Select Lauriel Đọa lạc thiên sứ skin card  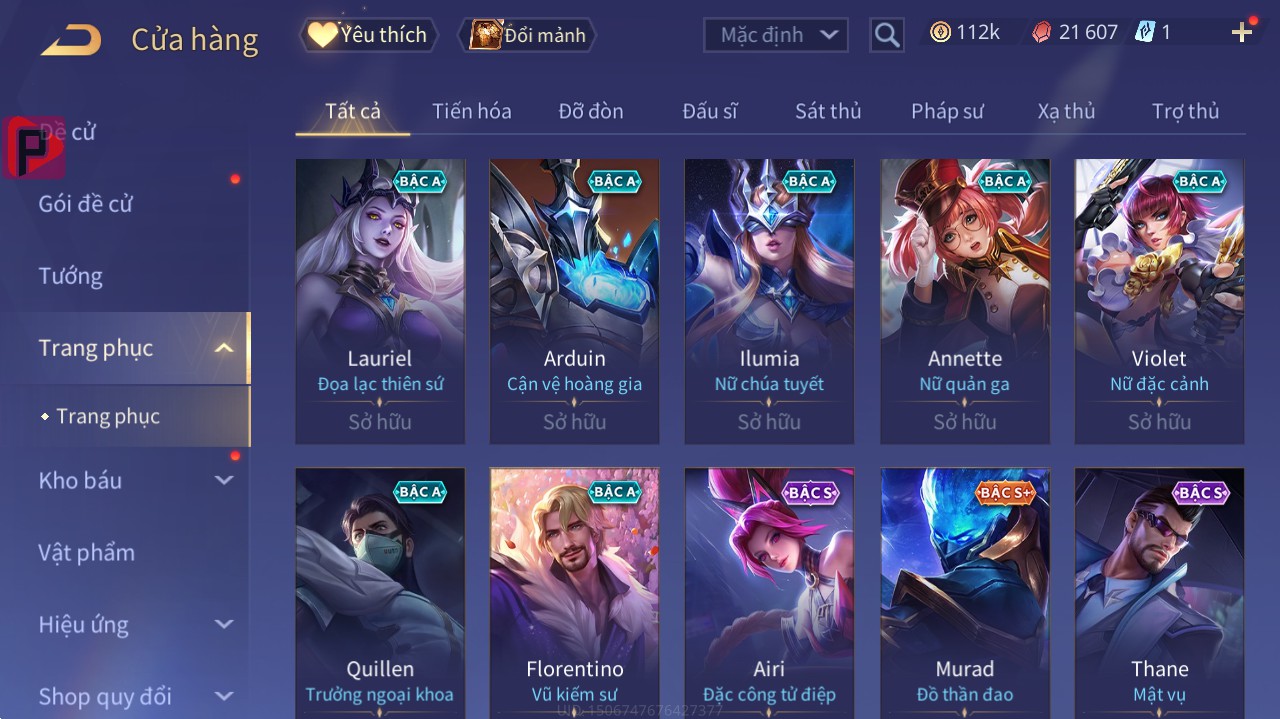(380, 300)
